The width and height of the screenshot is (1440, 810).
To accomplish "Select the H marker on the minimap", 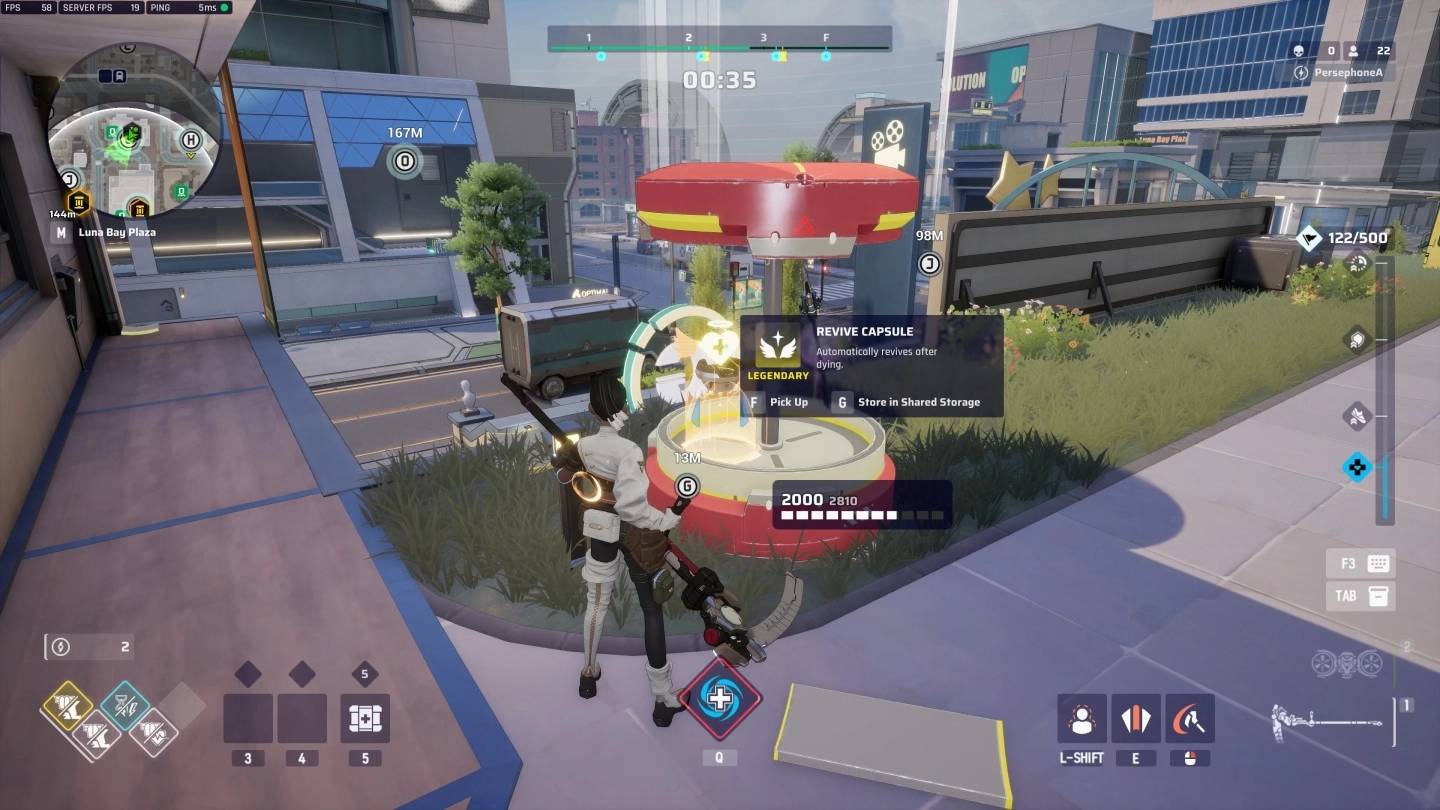I will pyautogui.click(x=191, y=141).
